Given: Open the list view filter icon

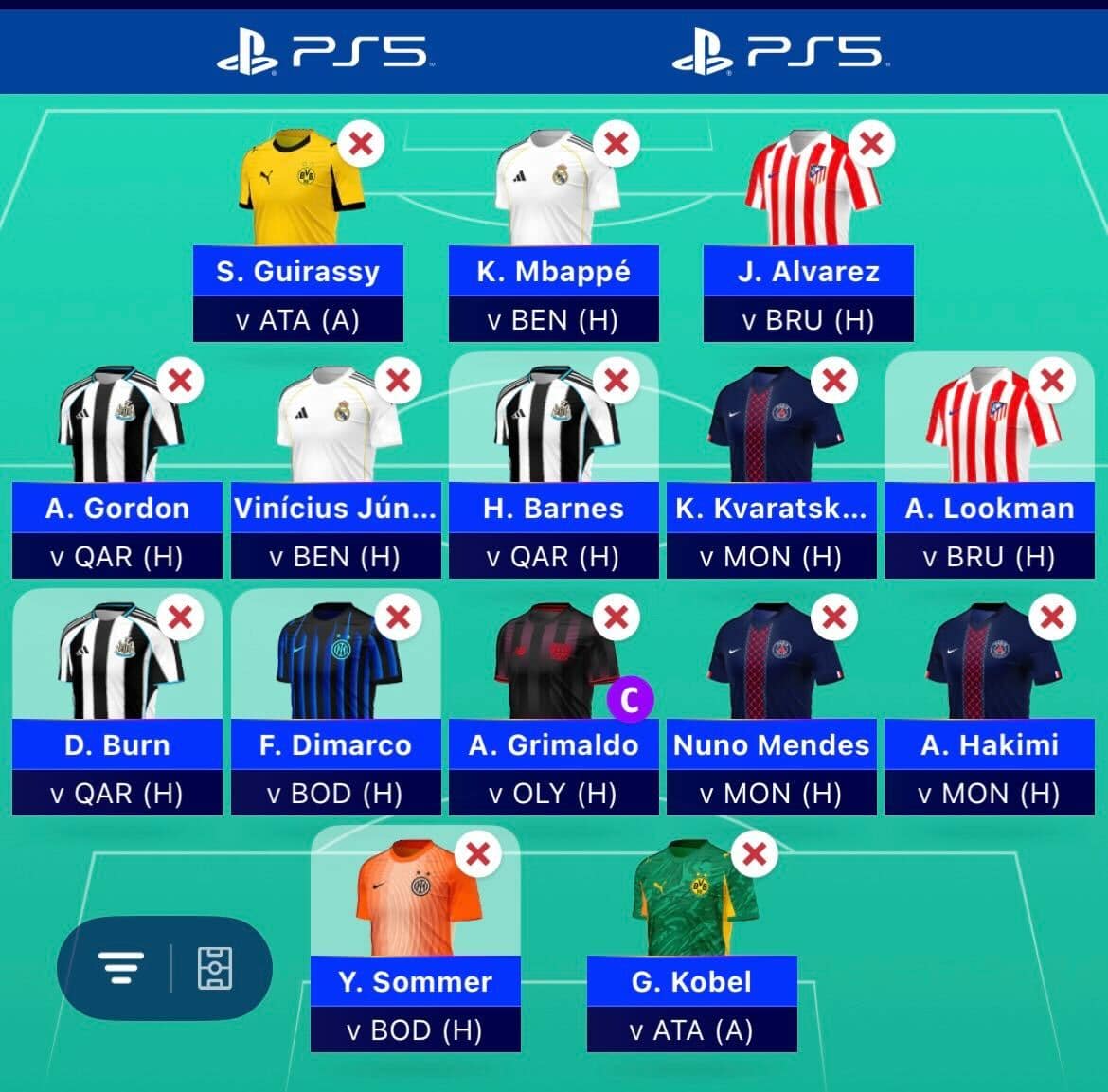Looking at the screenshot, I should (x=121, y=968).
